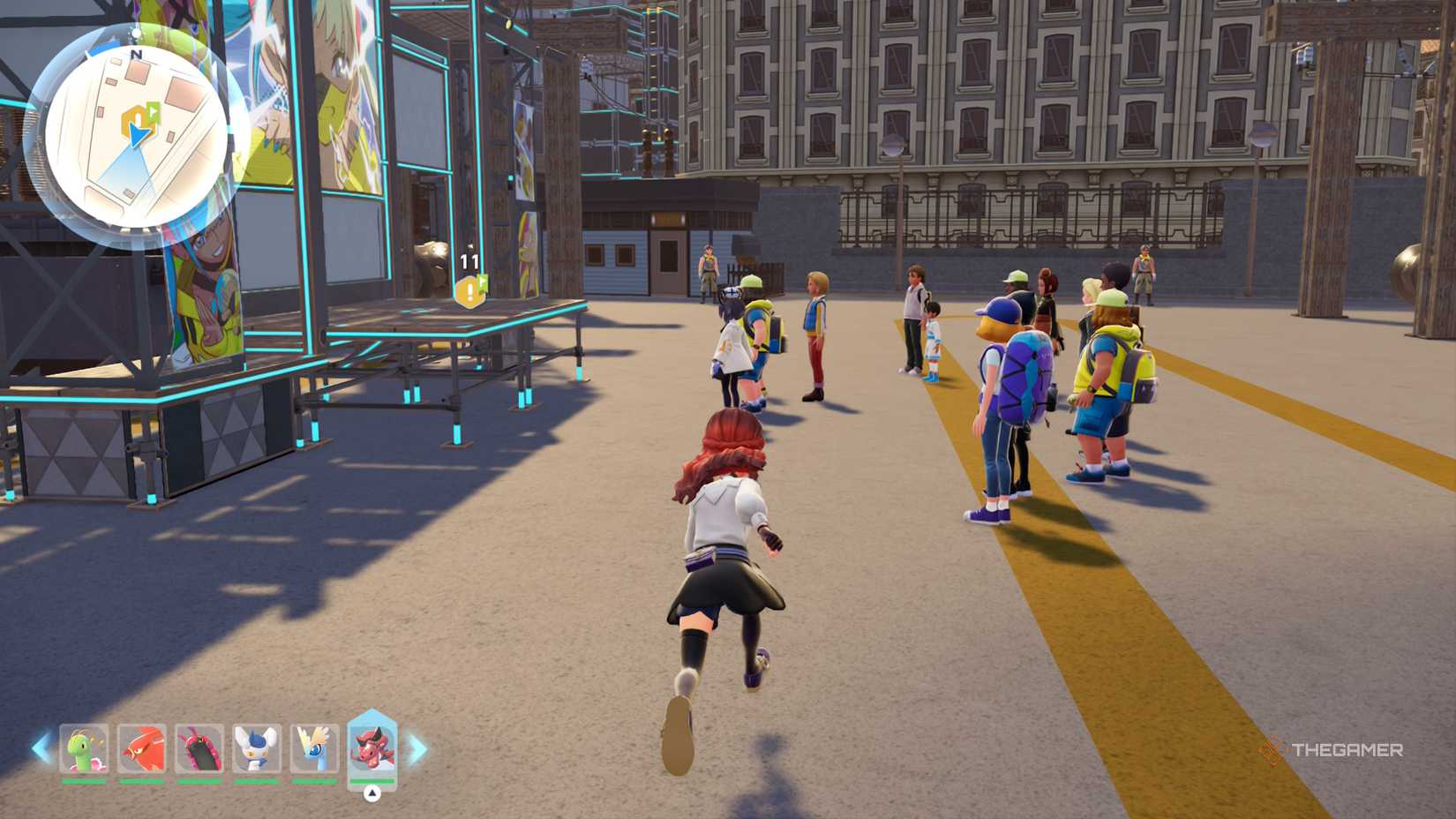This screenshot has height=819, width=1456.
Task: Click the right arrow beside the party bar
Action: pyautogui.click(x=417, y=749)
